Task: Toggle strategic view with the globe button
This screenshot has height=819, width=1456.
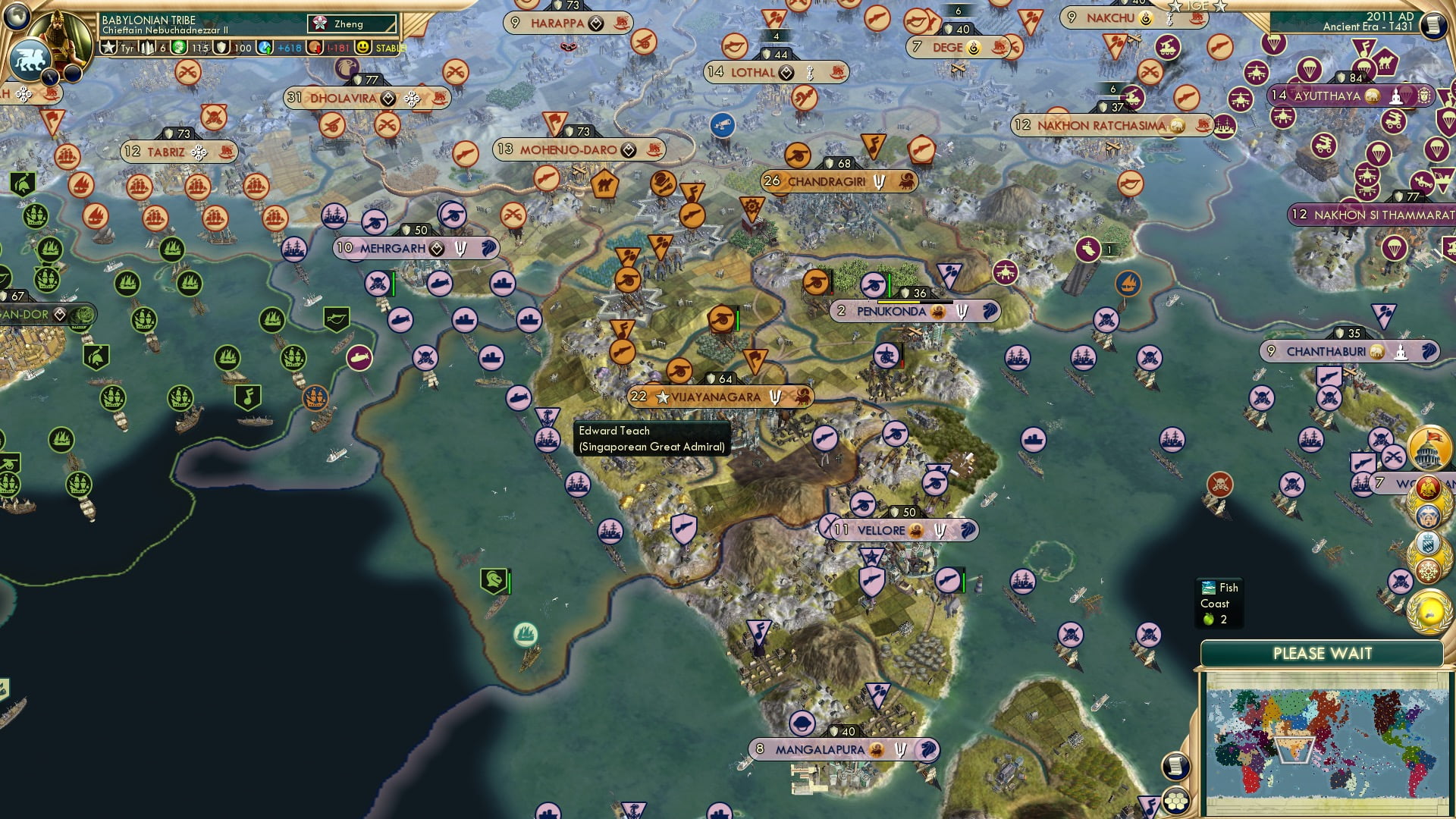Action: [15, 15]
